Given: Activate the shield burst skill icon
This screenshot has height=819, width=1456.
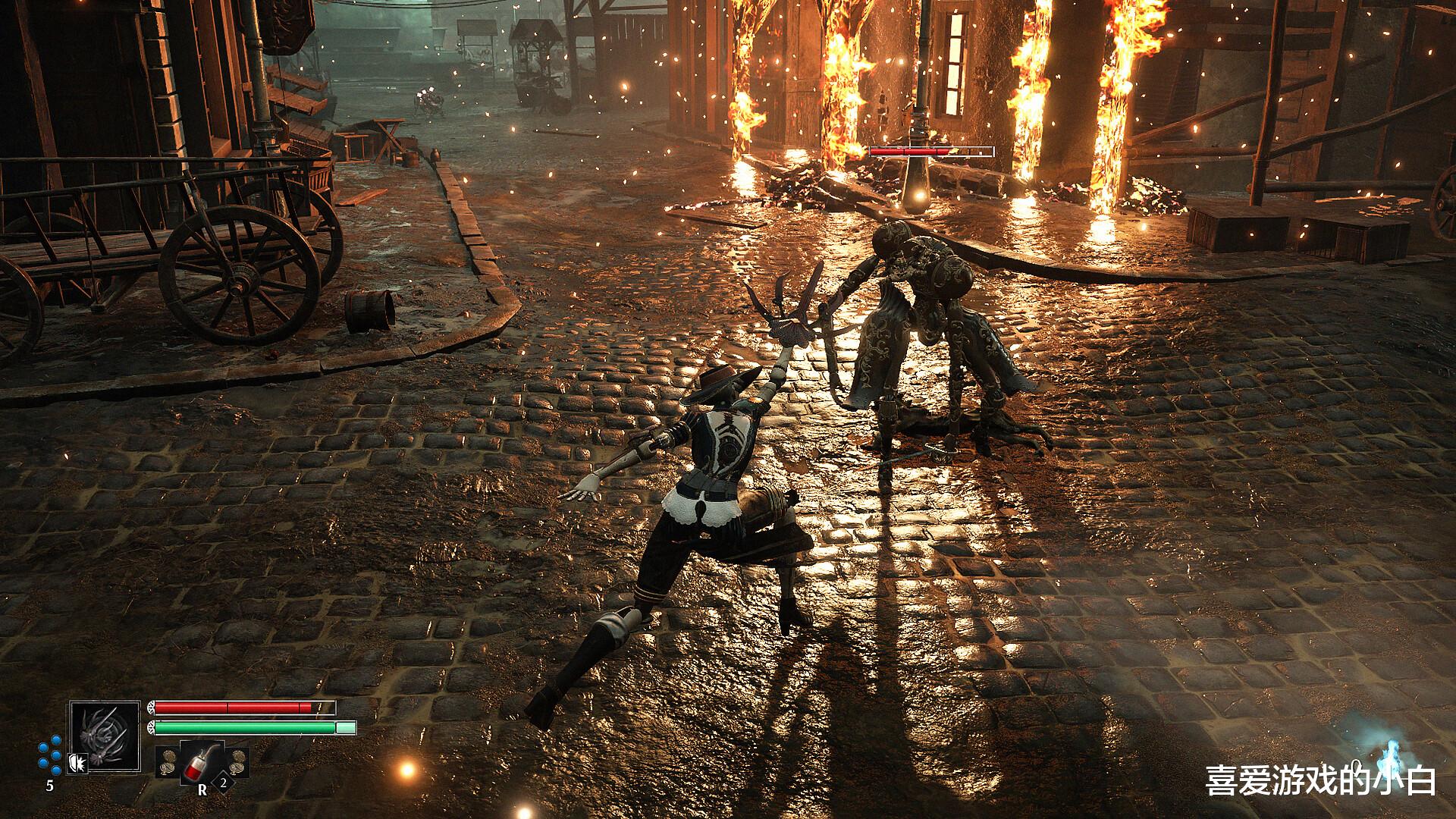Looking at the screenshot, I should [77, 762].
